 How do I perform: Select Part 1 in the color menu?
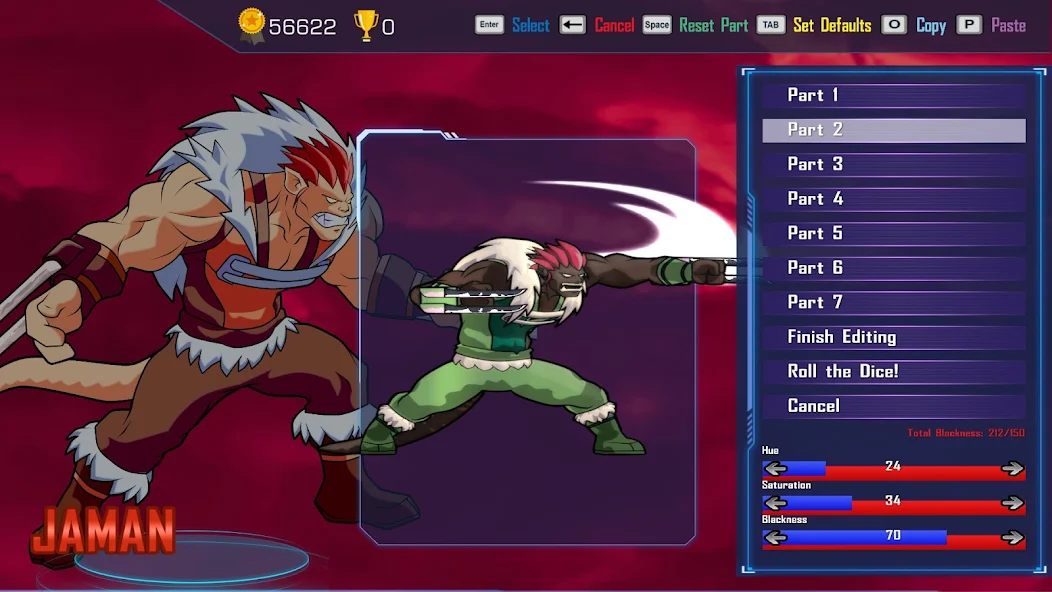pos(893,95)
